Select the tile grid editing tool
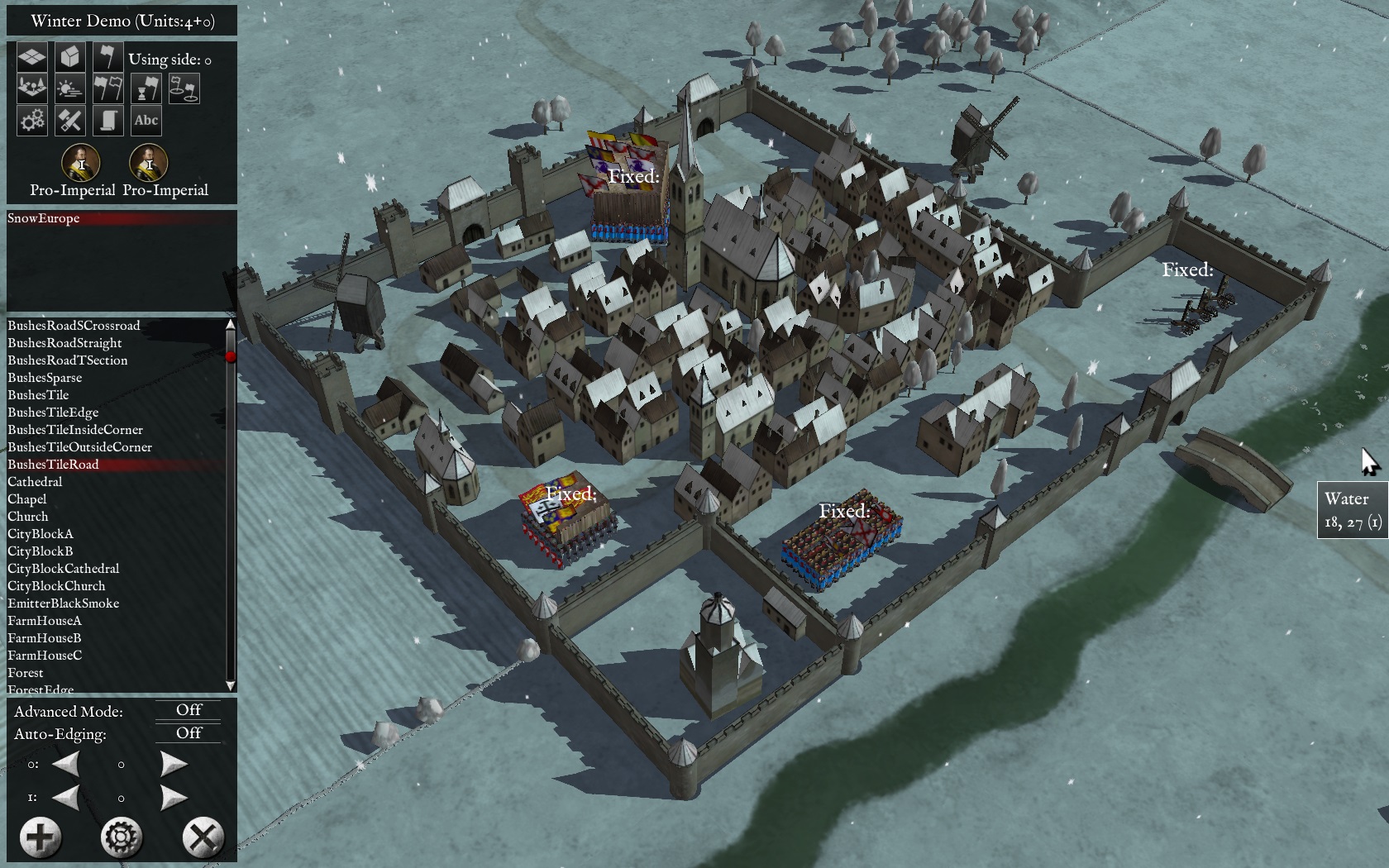The image size is (1389, 868). [x=32, y=57]
